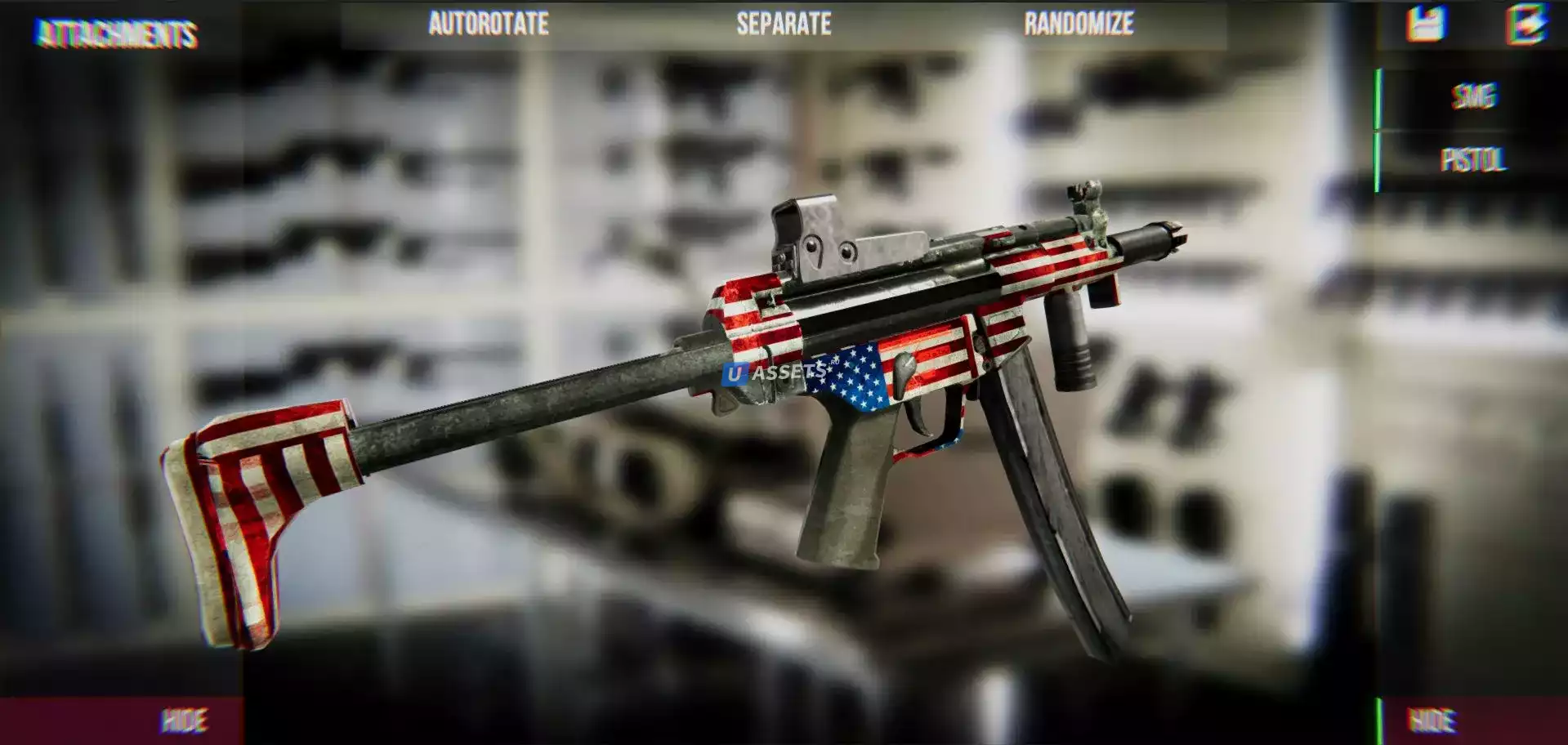Viewport: 1568px width, 745px height.
Task: Switch to the Pistol category
Action: [1473, 159]
